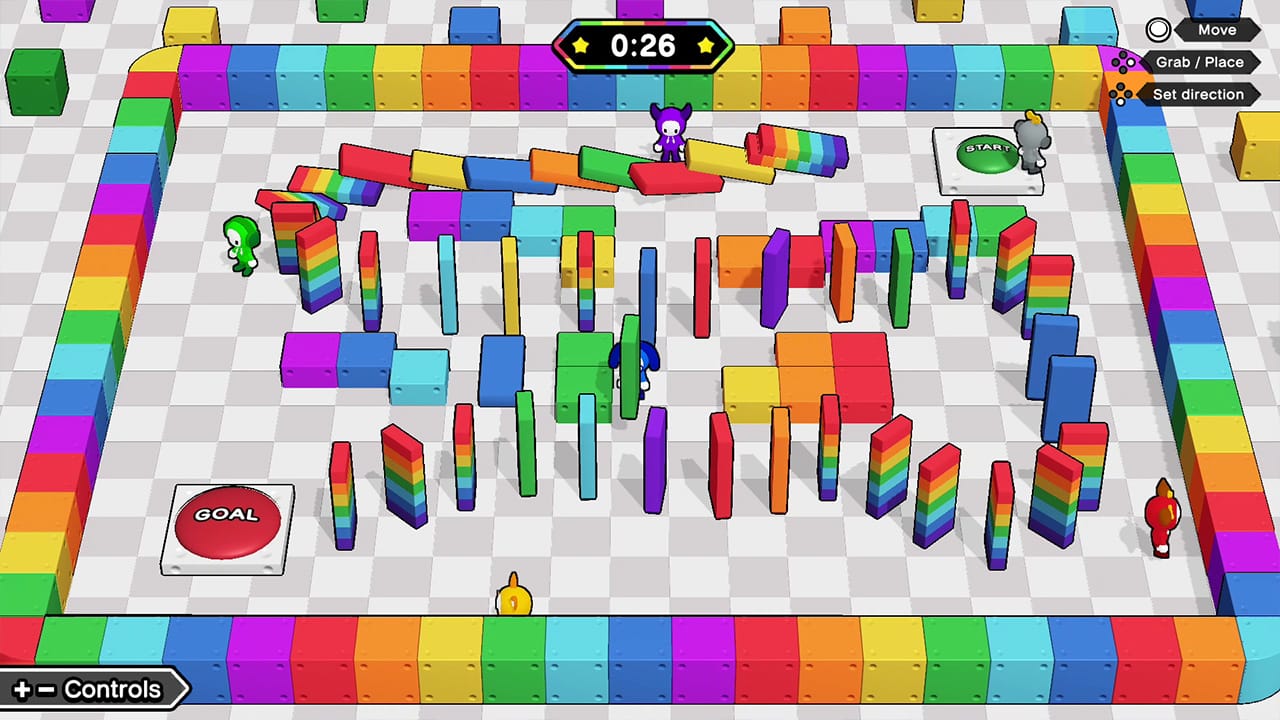Select the red character on the right
Image resolution: width=1280 pixels, height=720 pixels.
[1162, 515]
